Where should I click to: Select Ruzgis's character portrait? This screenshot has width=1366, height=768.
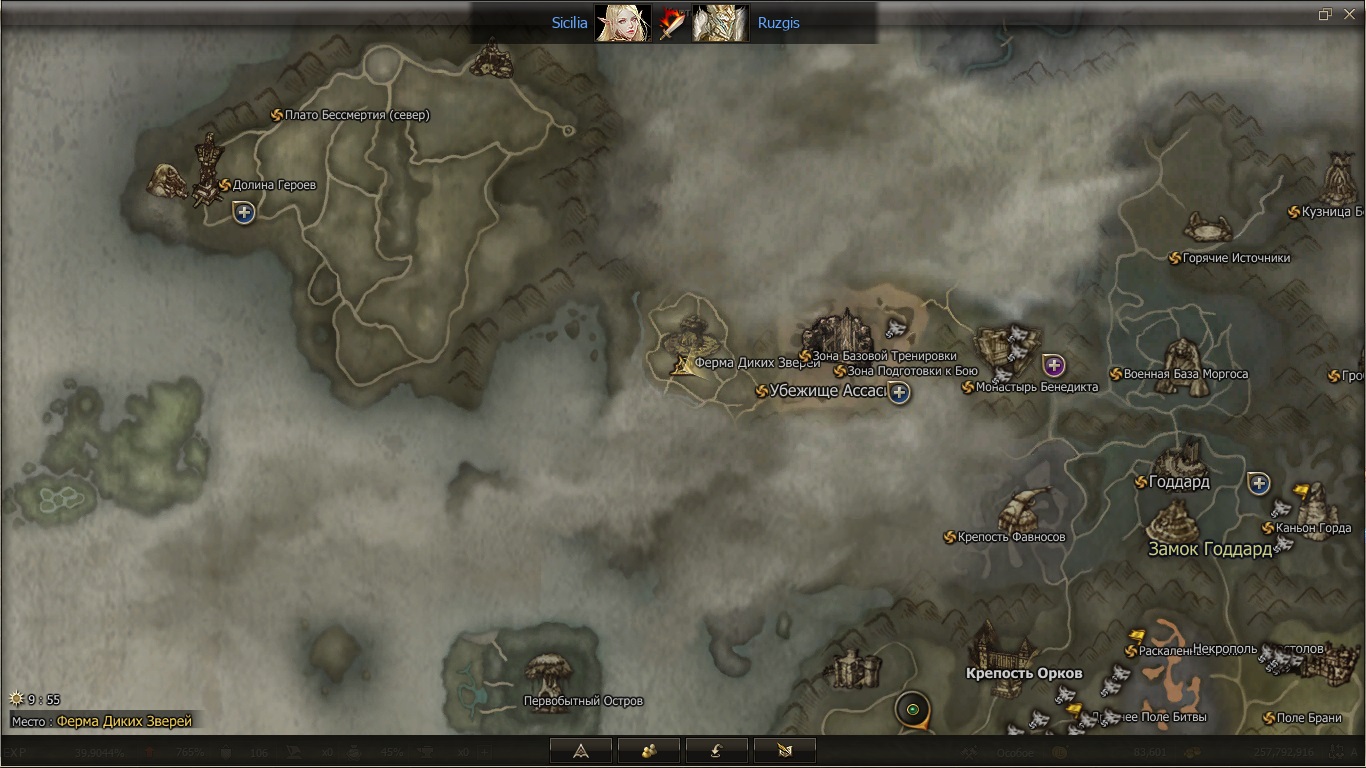click(x=720, y=23)
